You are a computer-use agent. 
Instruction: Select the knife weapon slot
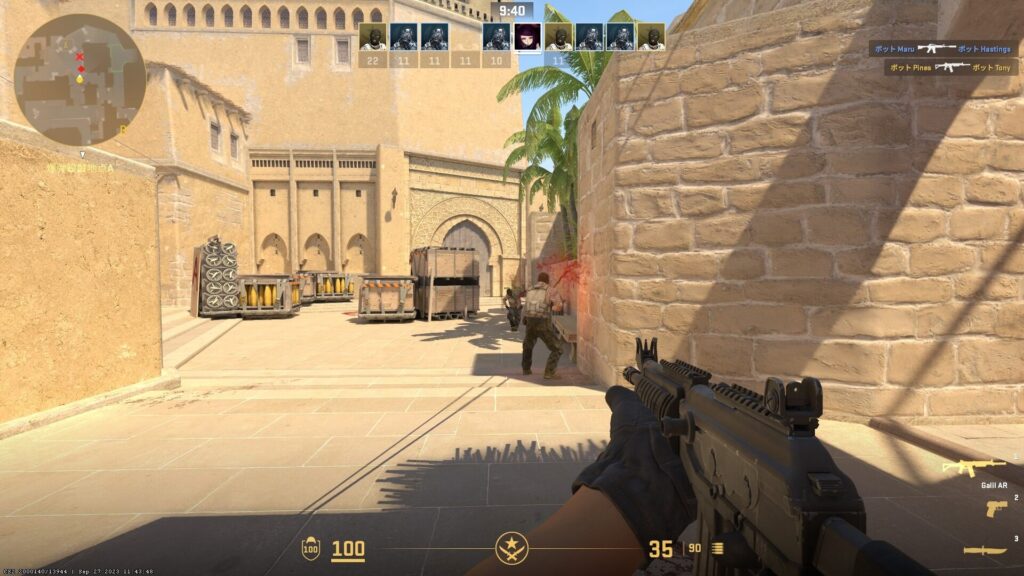pos(985,550)
